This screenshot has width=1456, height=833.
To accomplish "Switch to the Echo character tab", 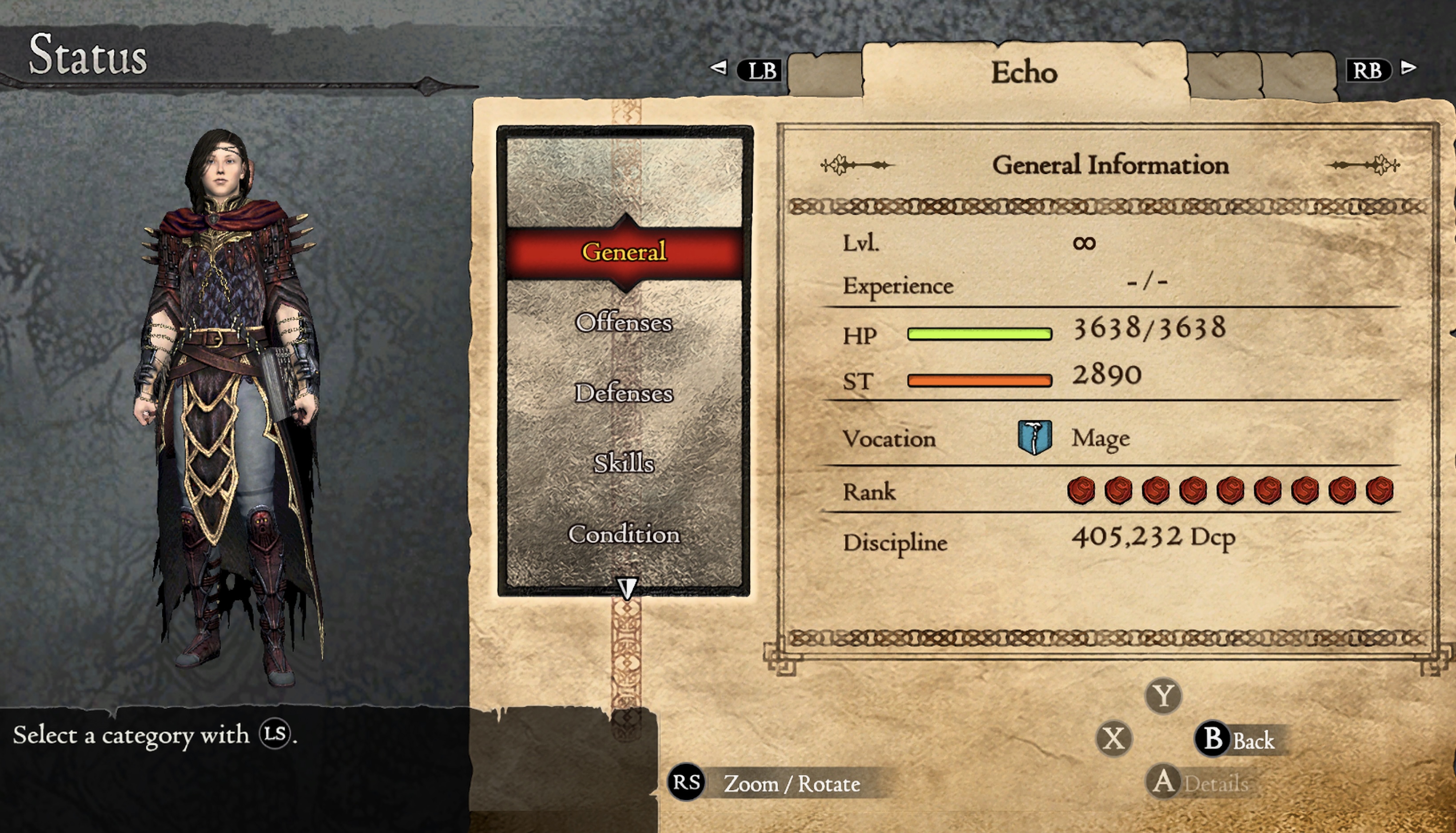I will click(1024, 73).
